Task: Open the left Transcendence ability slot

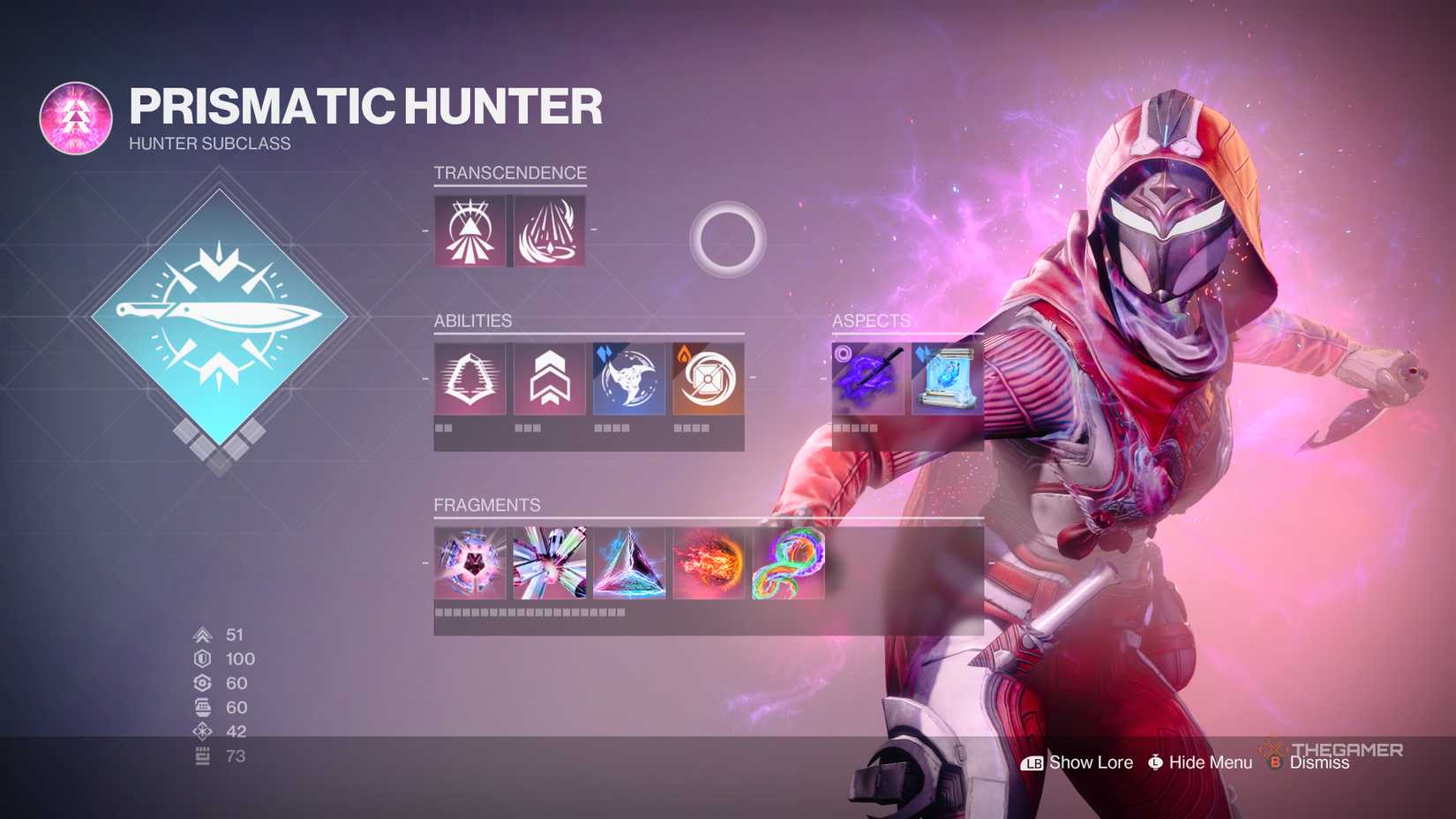Action: point(470,232)
